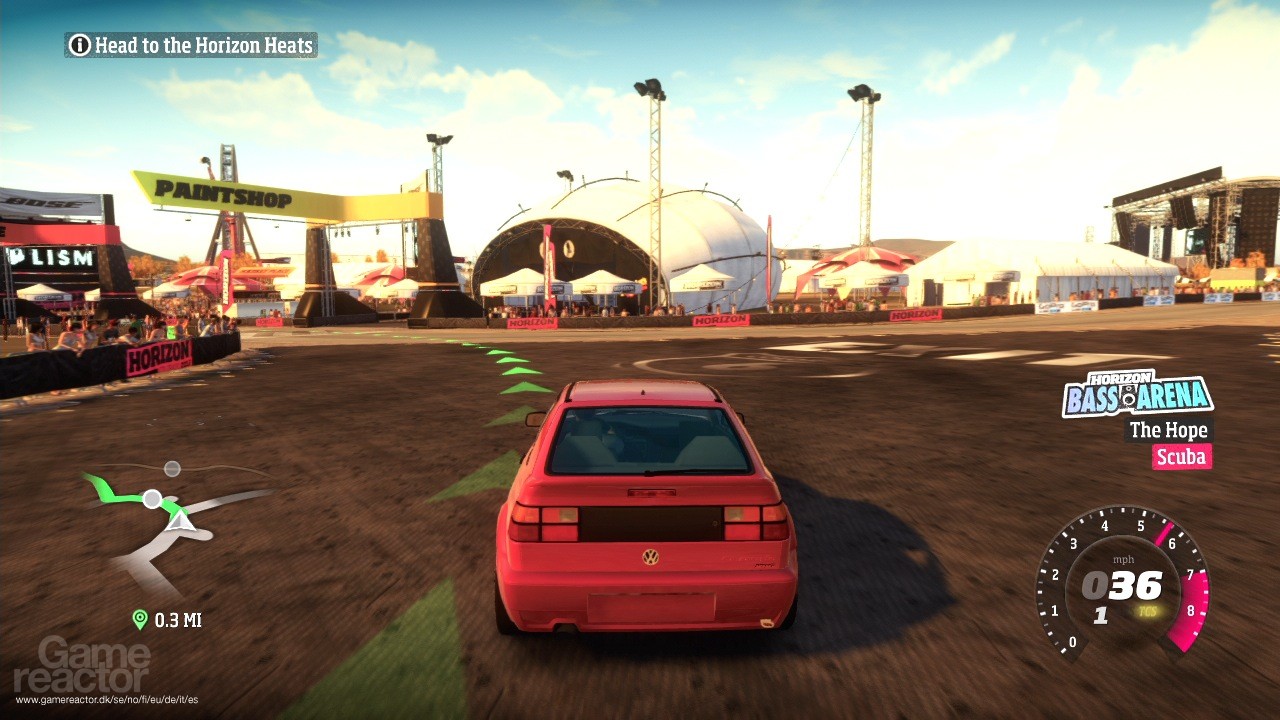
Task: Expand the Head to the Horizon Heats banner
Action: click(190, 45)
